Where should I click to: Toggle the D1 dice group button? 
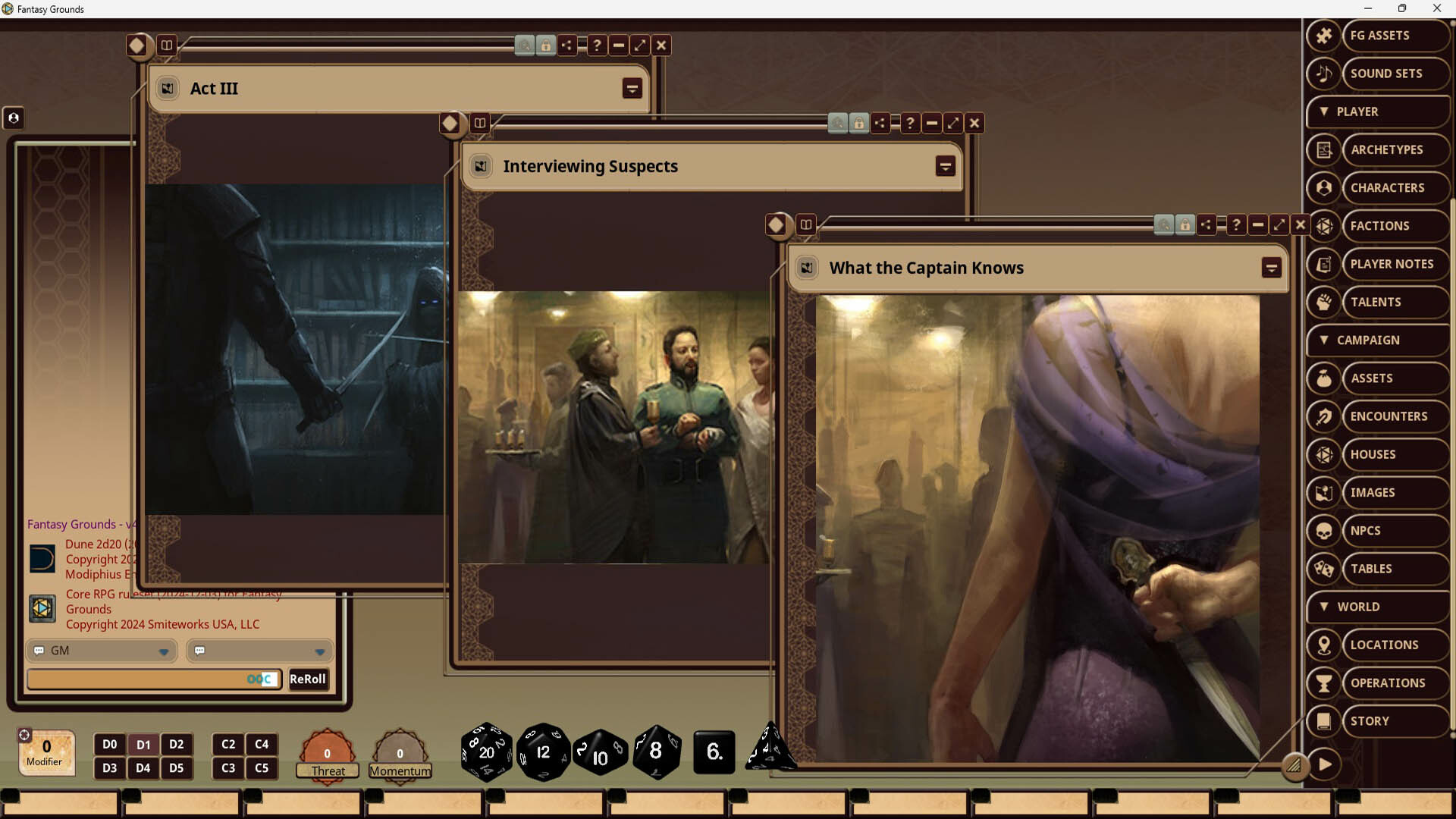pos(143,744)
